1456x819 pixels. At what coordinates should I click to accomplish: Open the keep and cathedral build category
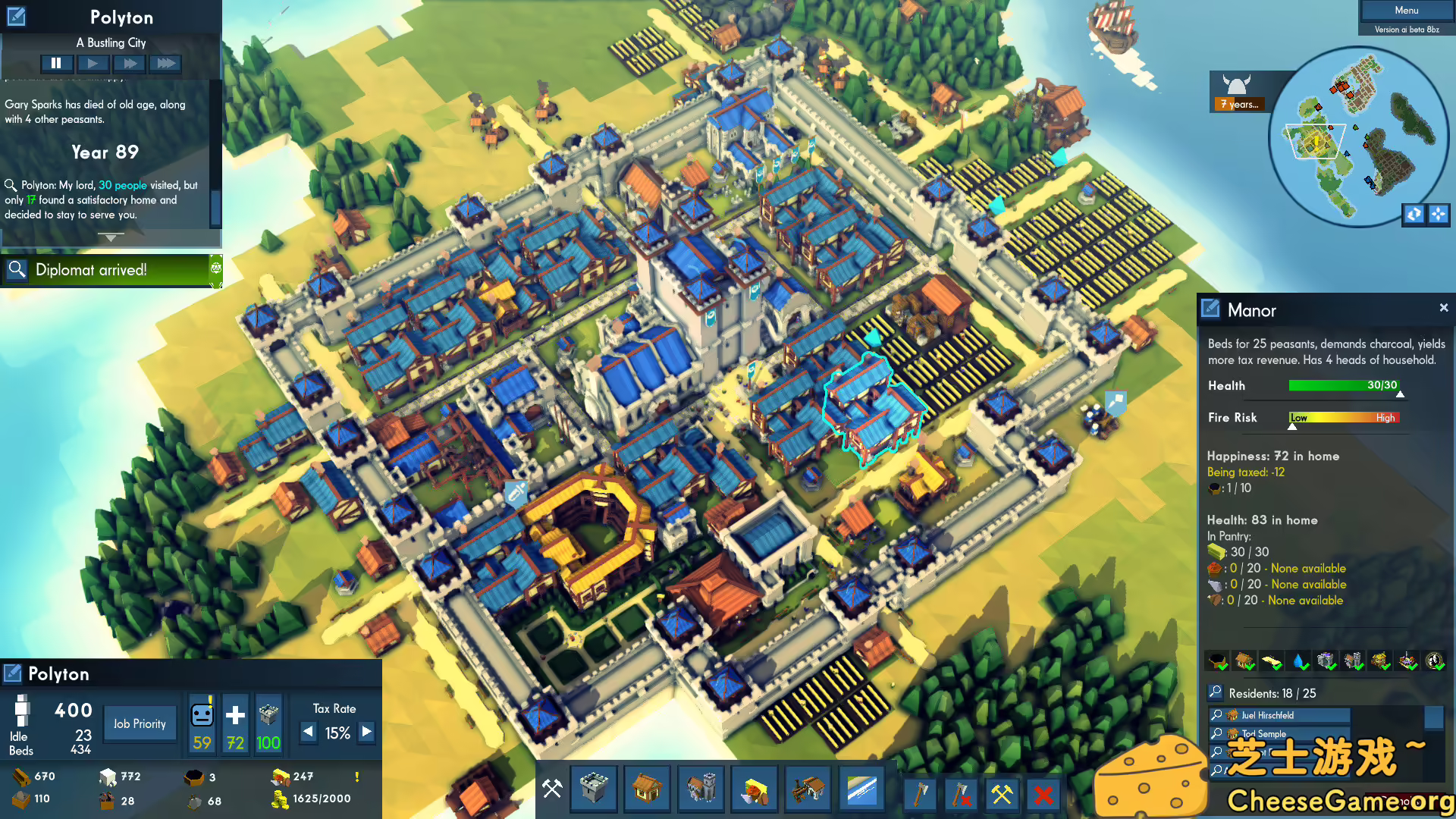(701, 789)
